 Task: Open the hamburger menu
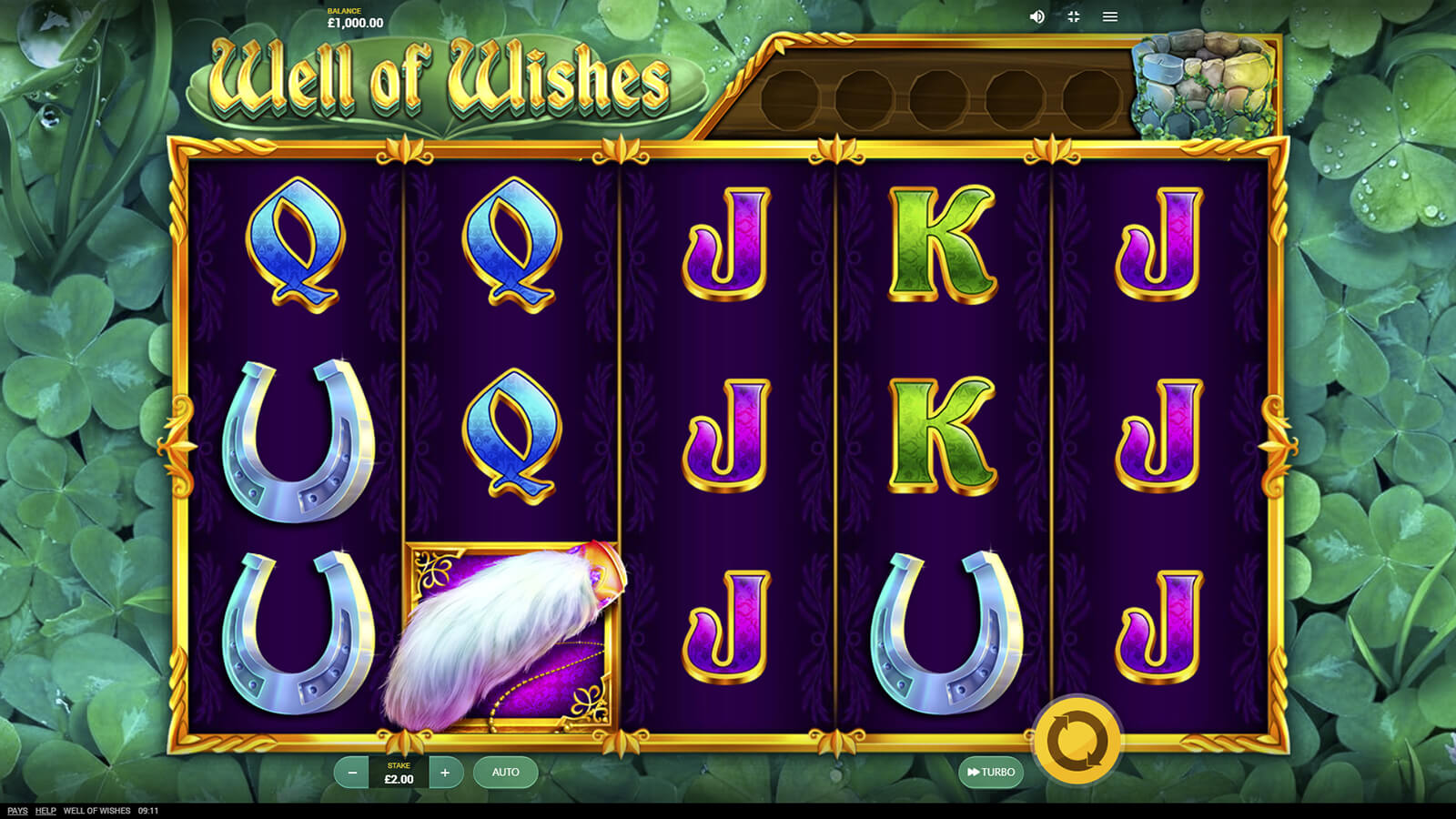tap(1110, 16)
